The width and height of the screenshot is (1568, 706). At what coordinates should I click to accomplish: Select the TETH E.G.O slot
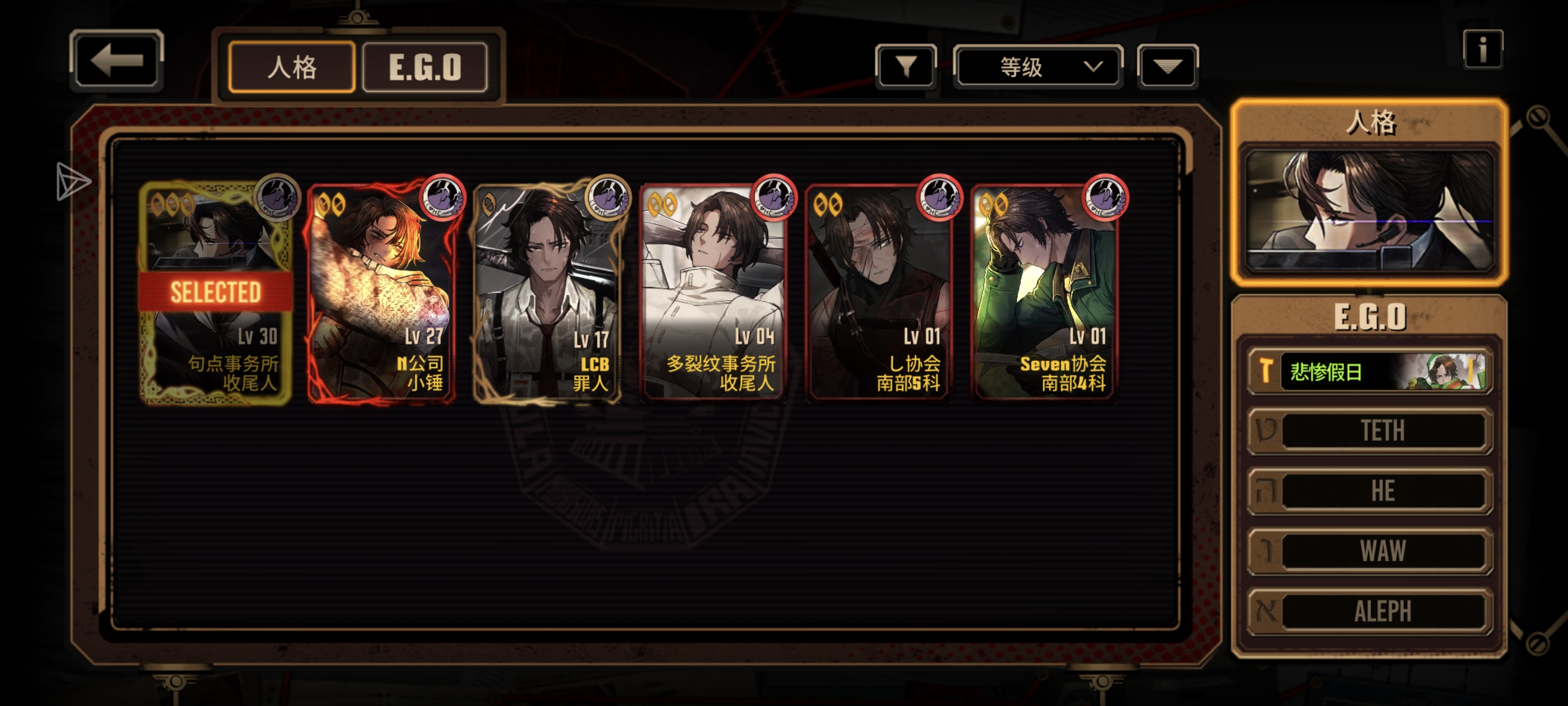point(1370,431)
